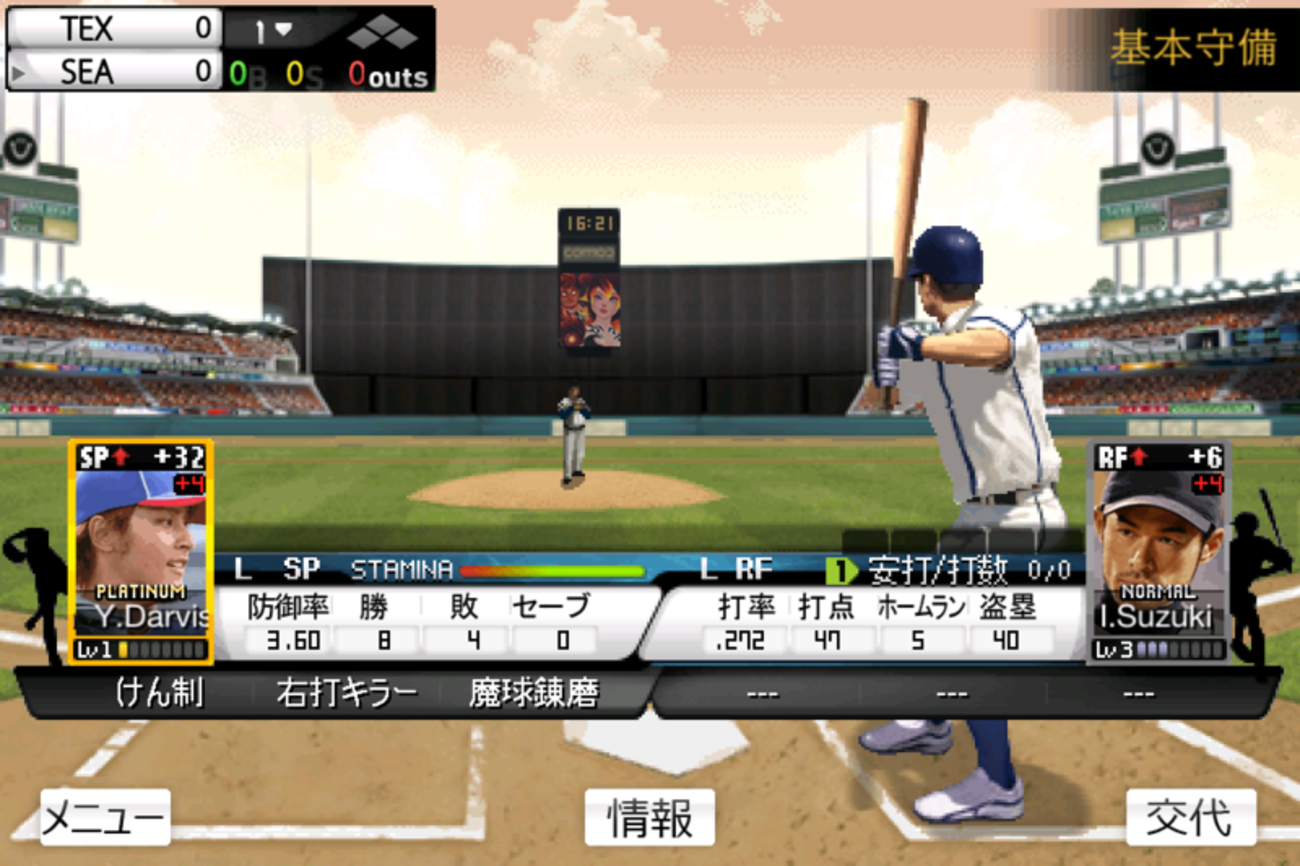The image size is (1300, 866).
Task: Show the 情報 info panel
Action: click(650, 818)
